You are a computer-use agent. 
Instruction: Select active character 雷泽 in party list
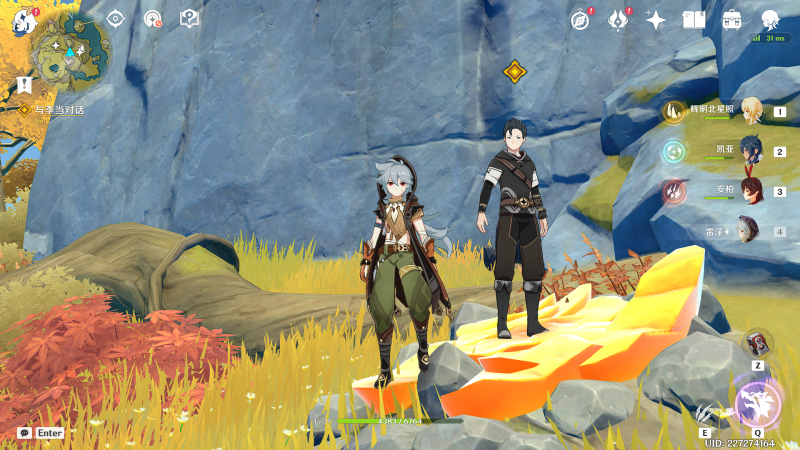coord(748,230)
